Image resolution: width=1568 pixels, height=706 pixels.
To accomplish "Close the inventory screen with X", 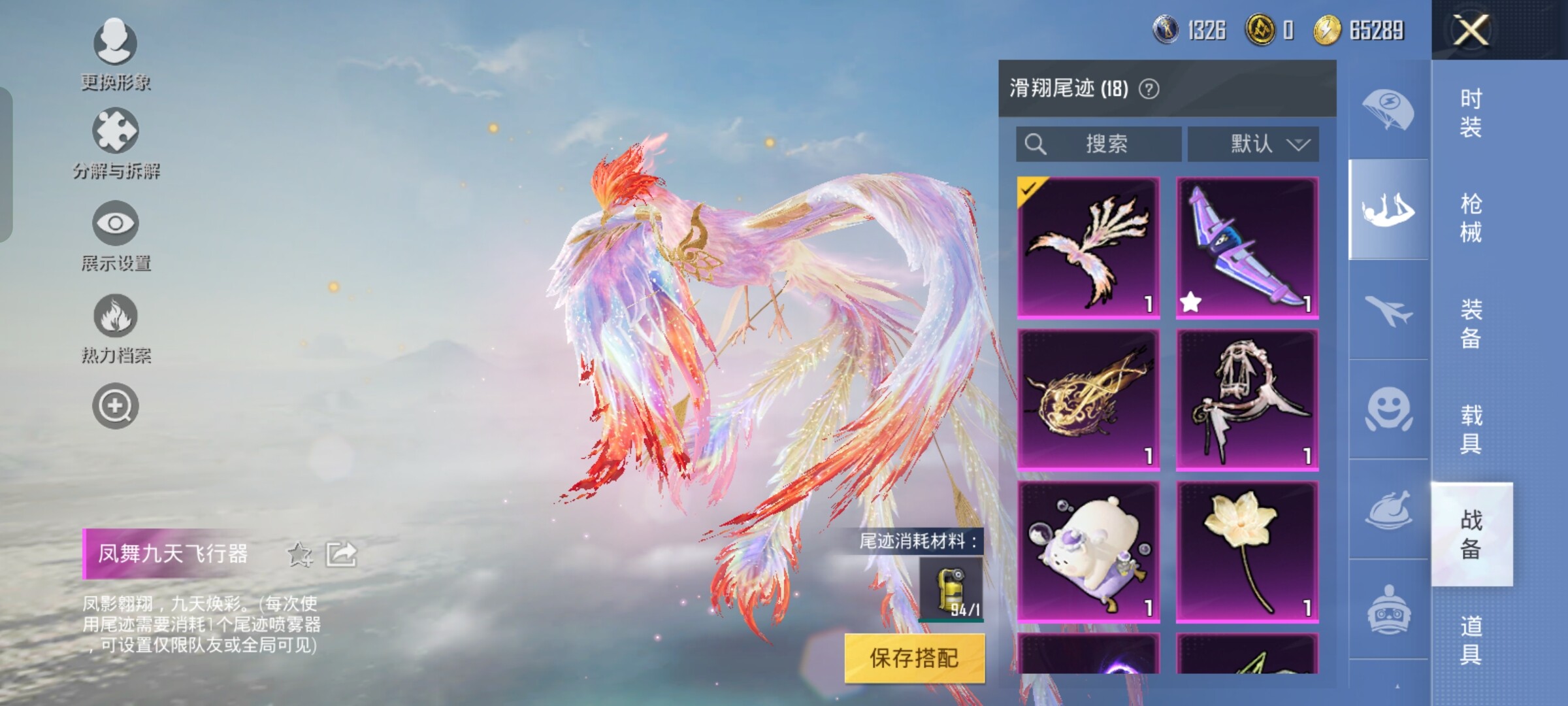I will click(1470, 30).
